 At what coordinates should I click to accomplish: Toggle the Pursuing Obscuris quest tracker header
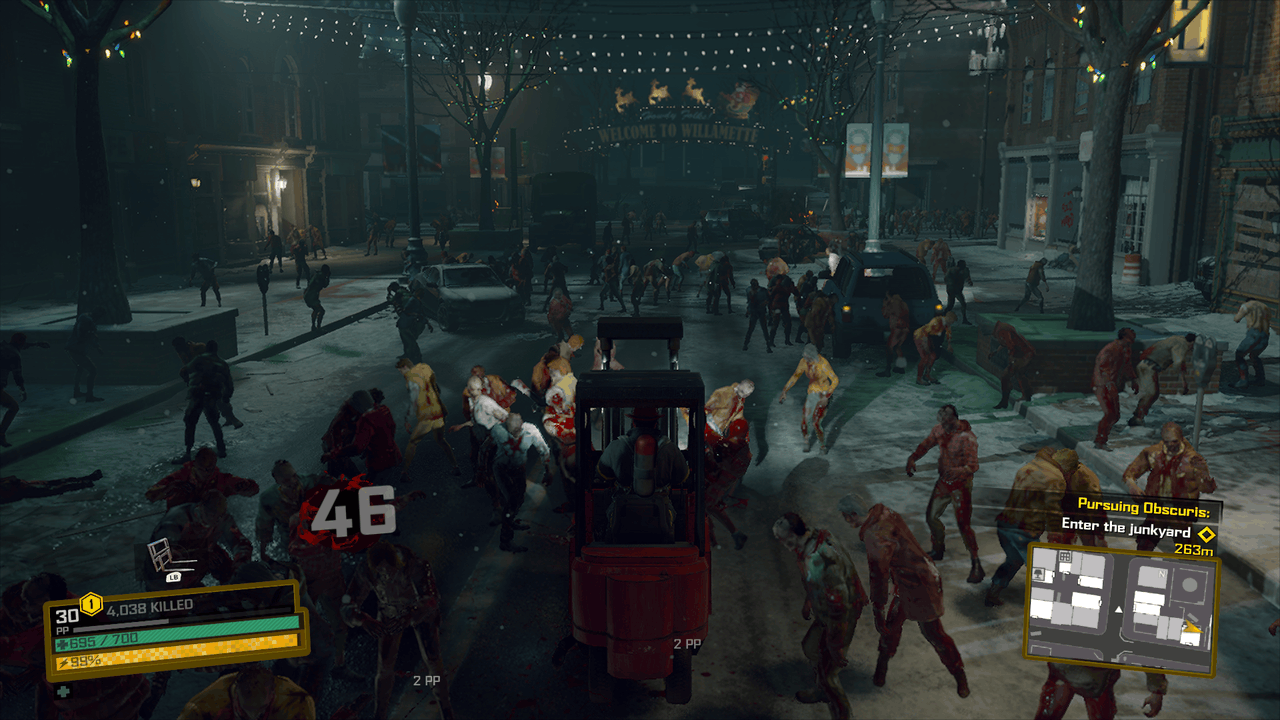1144,504
